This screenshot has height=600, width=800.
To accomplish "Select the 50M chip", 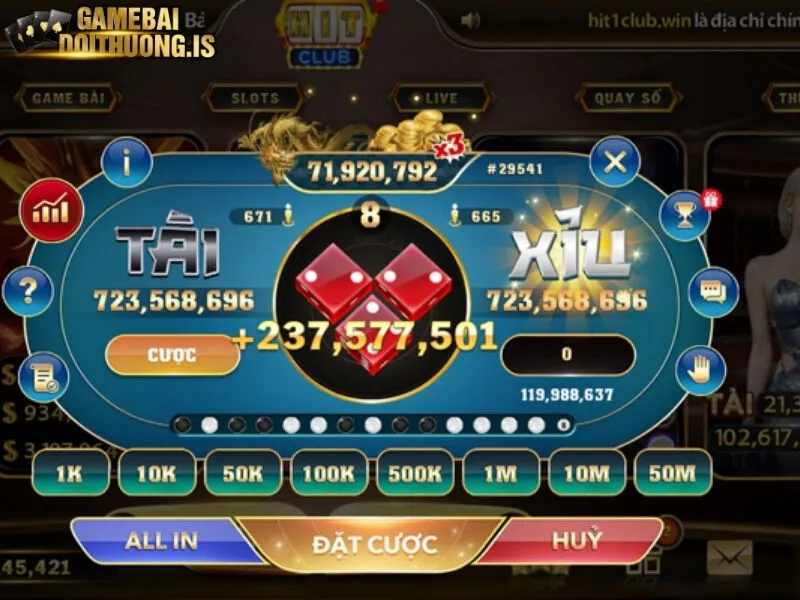I will [x=672, y=472].
